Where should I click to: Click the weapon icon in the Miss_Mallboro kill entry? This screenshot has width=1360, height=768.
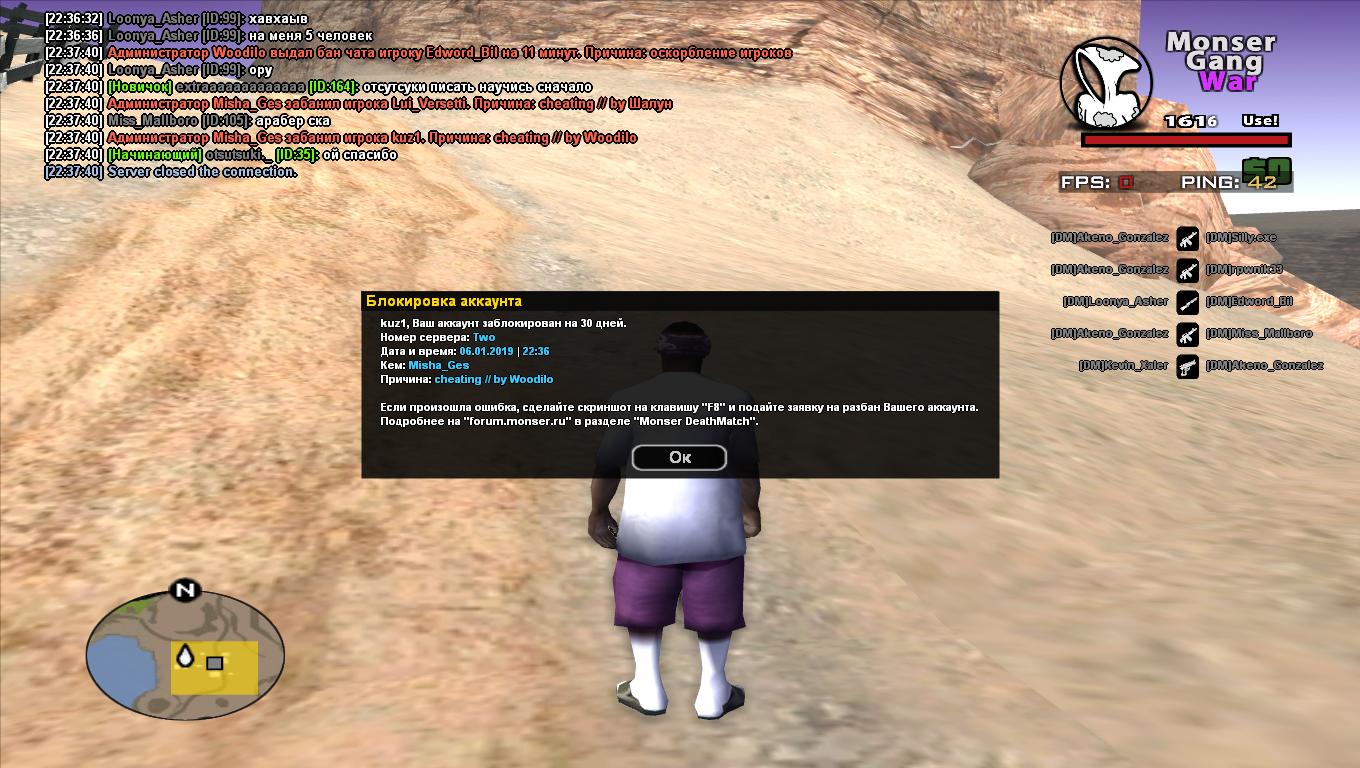pyautogui.click(x=1188, y=335)
